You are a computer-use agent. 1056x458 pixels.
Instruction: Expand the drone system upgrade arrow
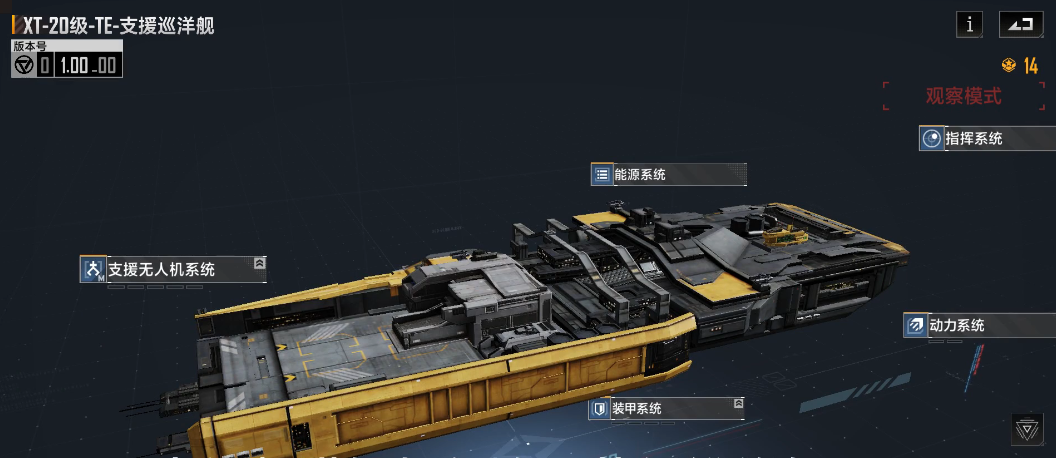259,263
